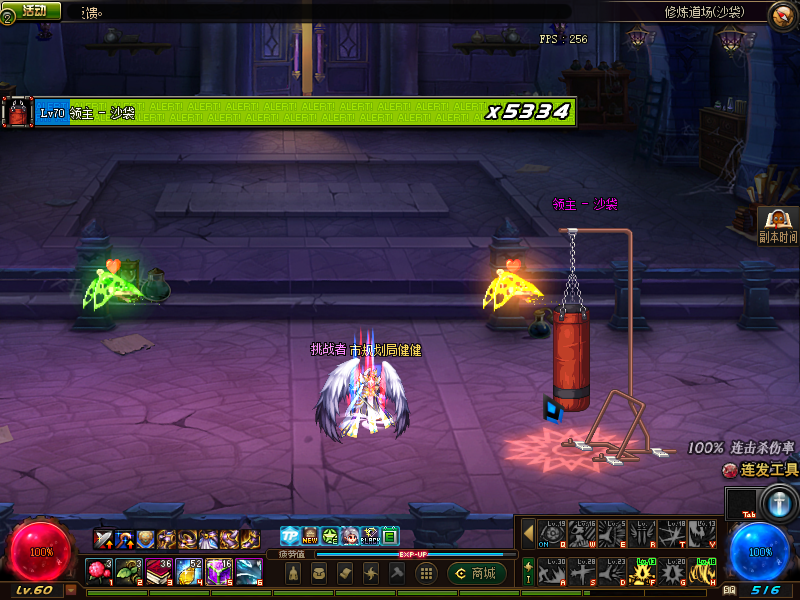
Task: Open the nine-dot grid menu button
Action: coord(426,573)
